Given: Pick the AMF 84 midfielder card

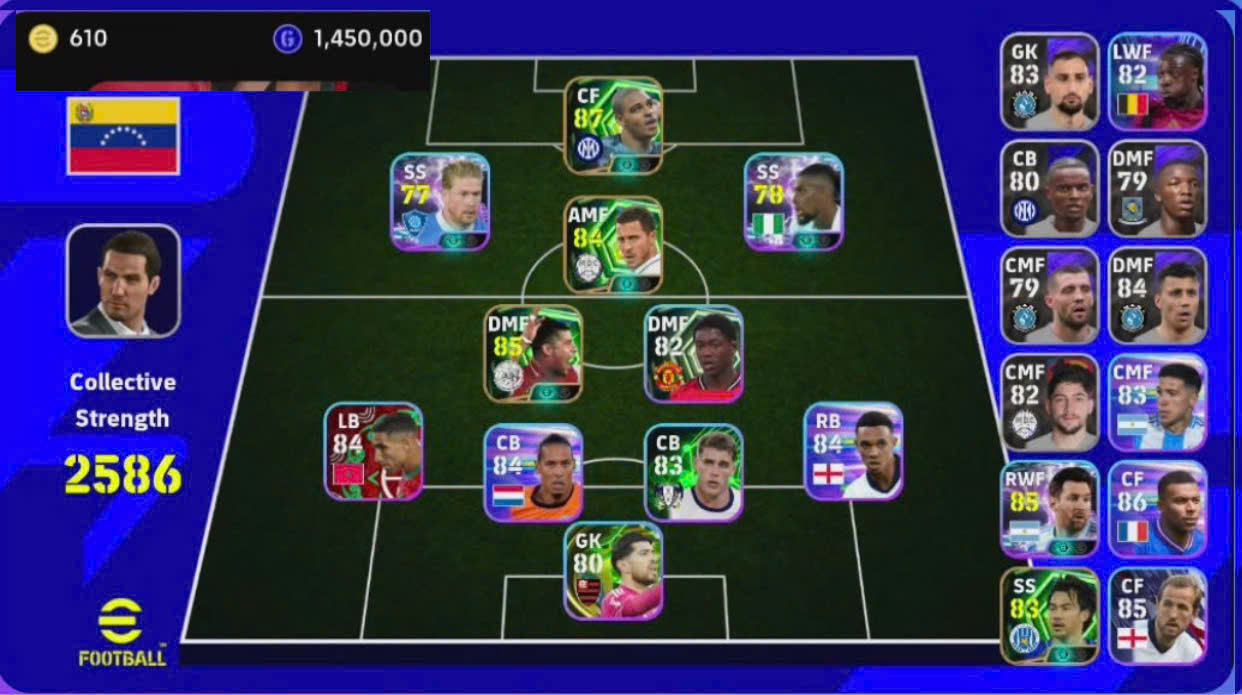Looking at the screenshot, I should (613, 245).
